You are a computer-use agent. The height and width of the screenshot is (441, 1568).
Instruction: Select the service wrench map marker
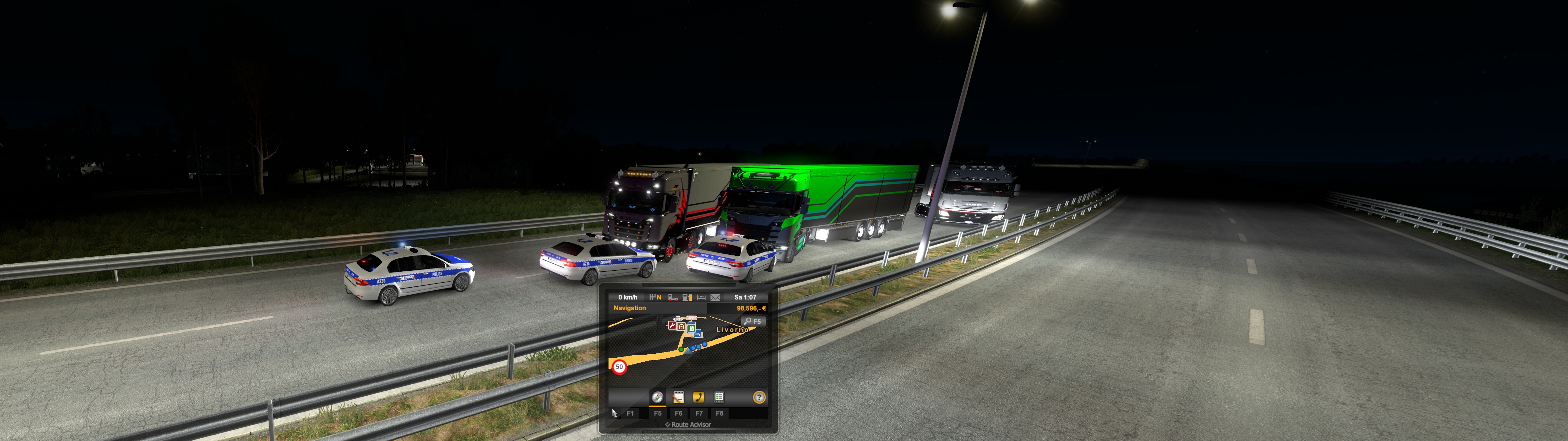[x=672, y=325]
